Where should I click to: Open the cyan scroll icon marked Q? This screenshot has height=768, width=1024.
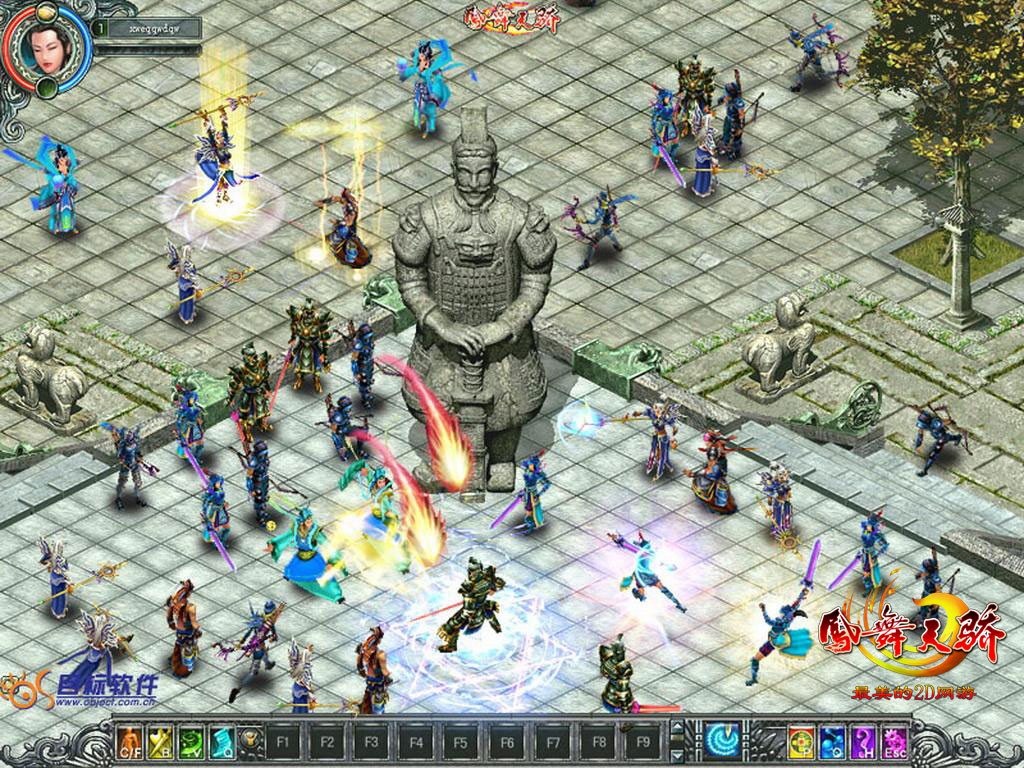click(221, 741)
